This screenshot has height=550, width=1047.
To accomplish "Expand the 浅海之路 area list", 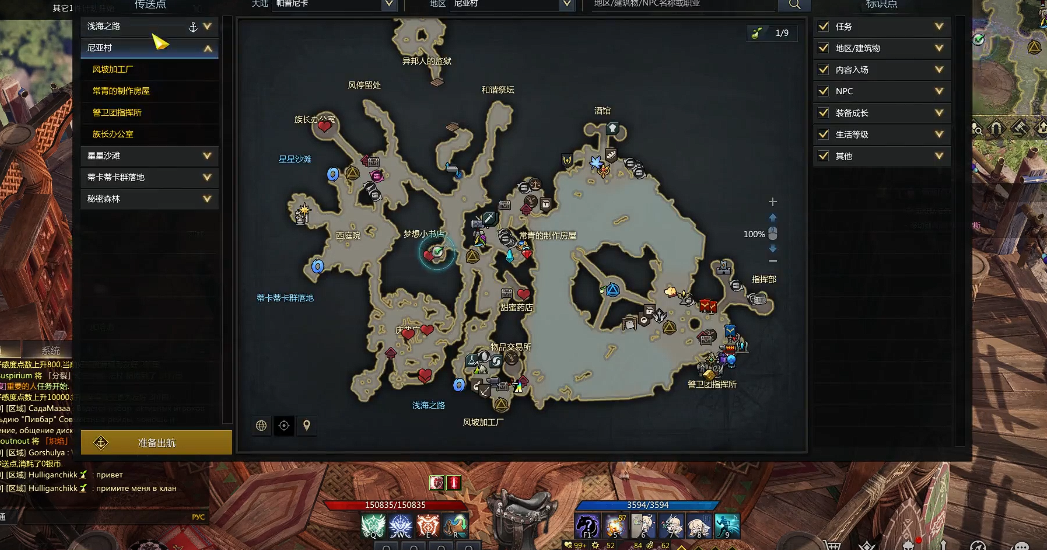I will pyautogui.click(x=208, y=27).
